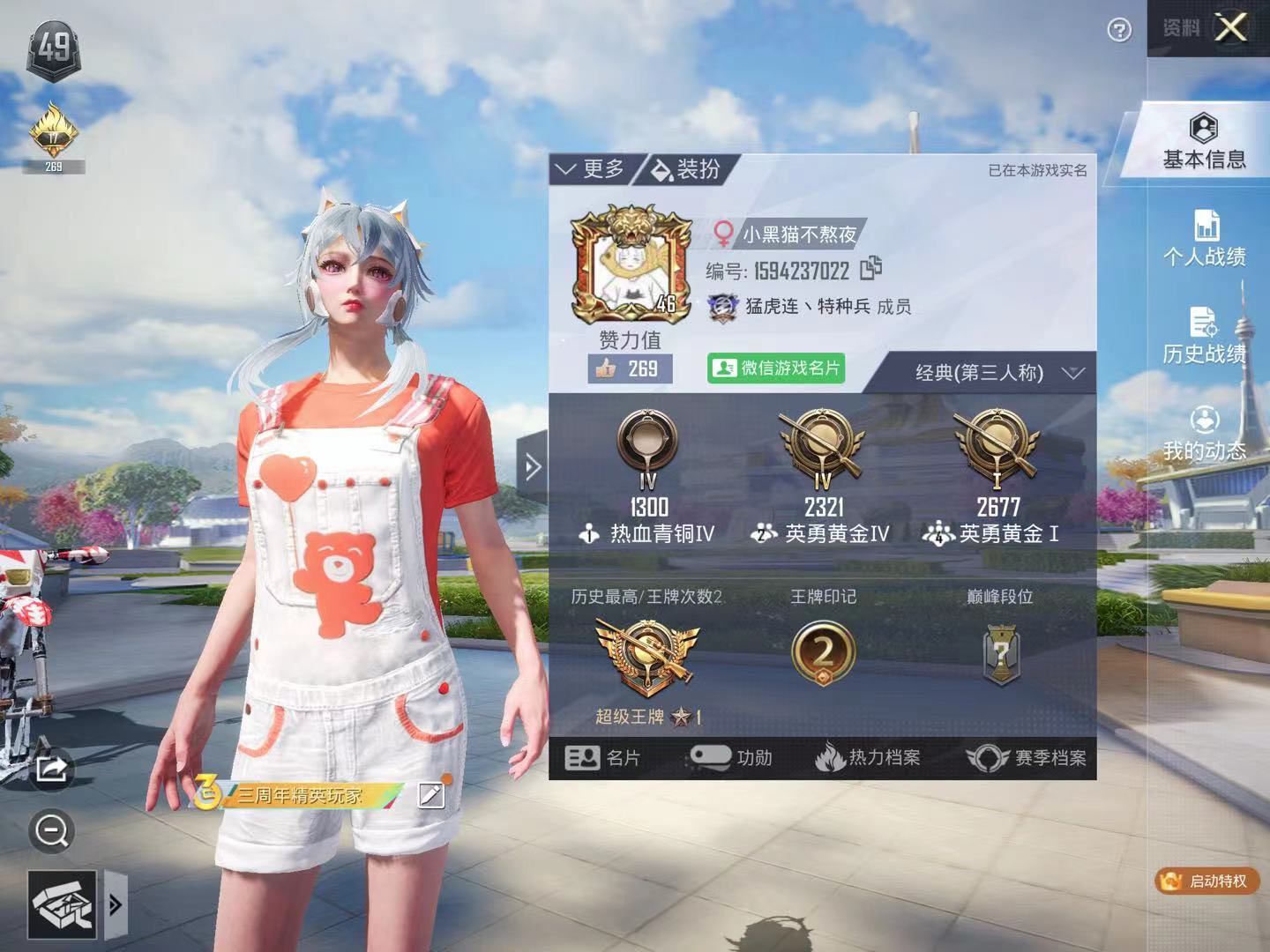Open the 经典(第三人称) mode dropdown
The image size is (1270, 952).
point(997,373)
